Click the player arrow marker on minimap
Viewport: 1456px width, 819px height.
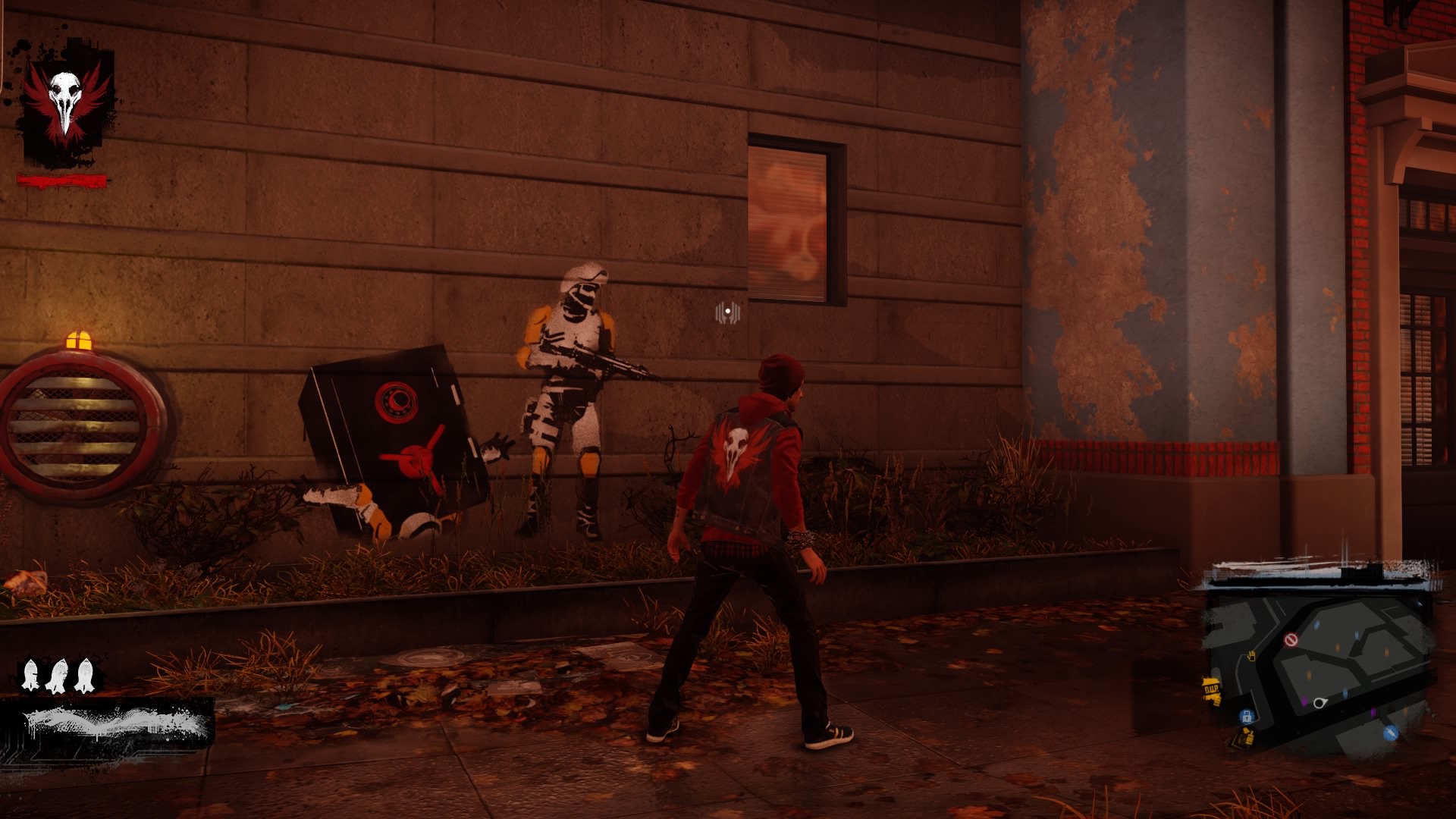click(1322, 703)
